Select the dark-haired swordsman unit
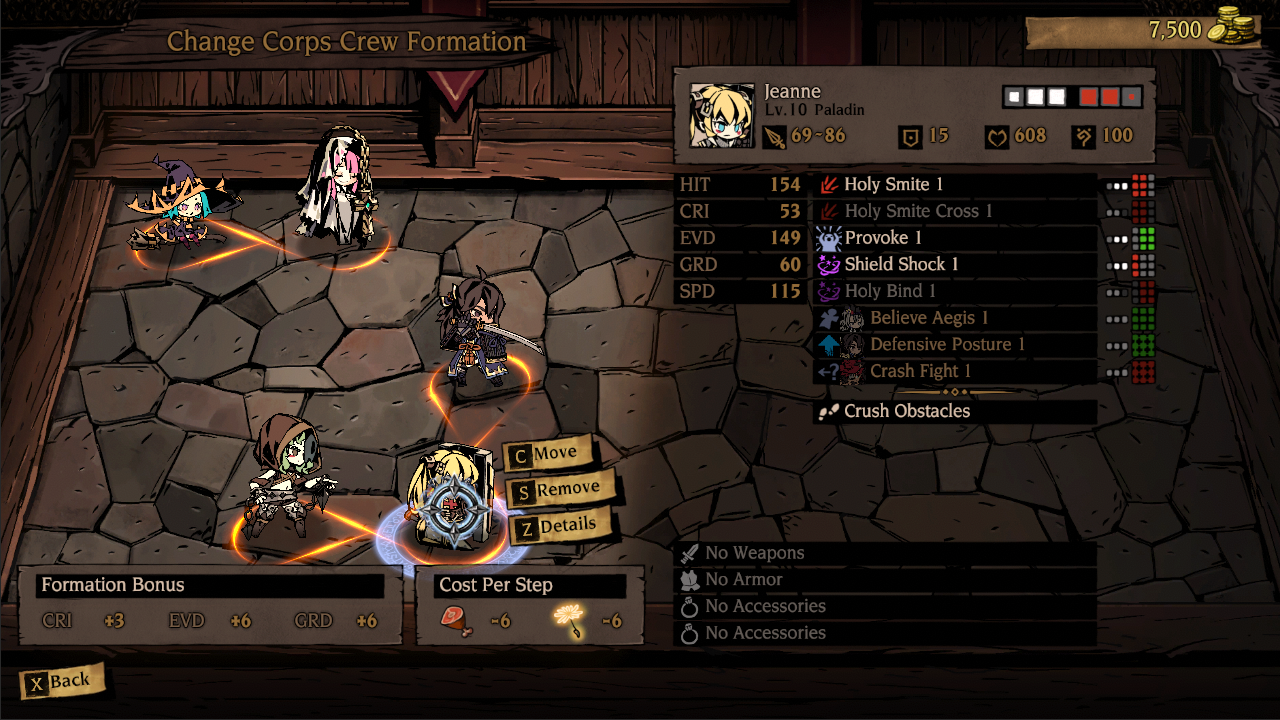 click(x=478, y=332)
